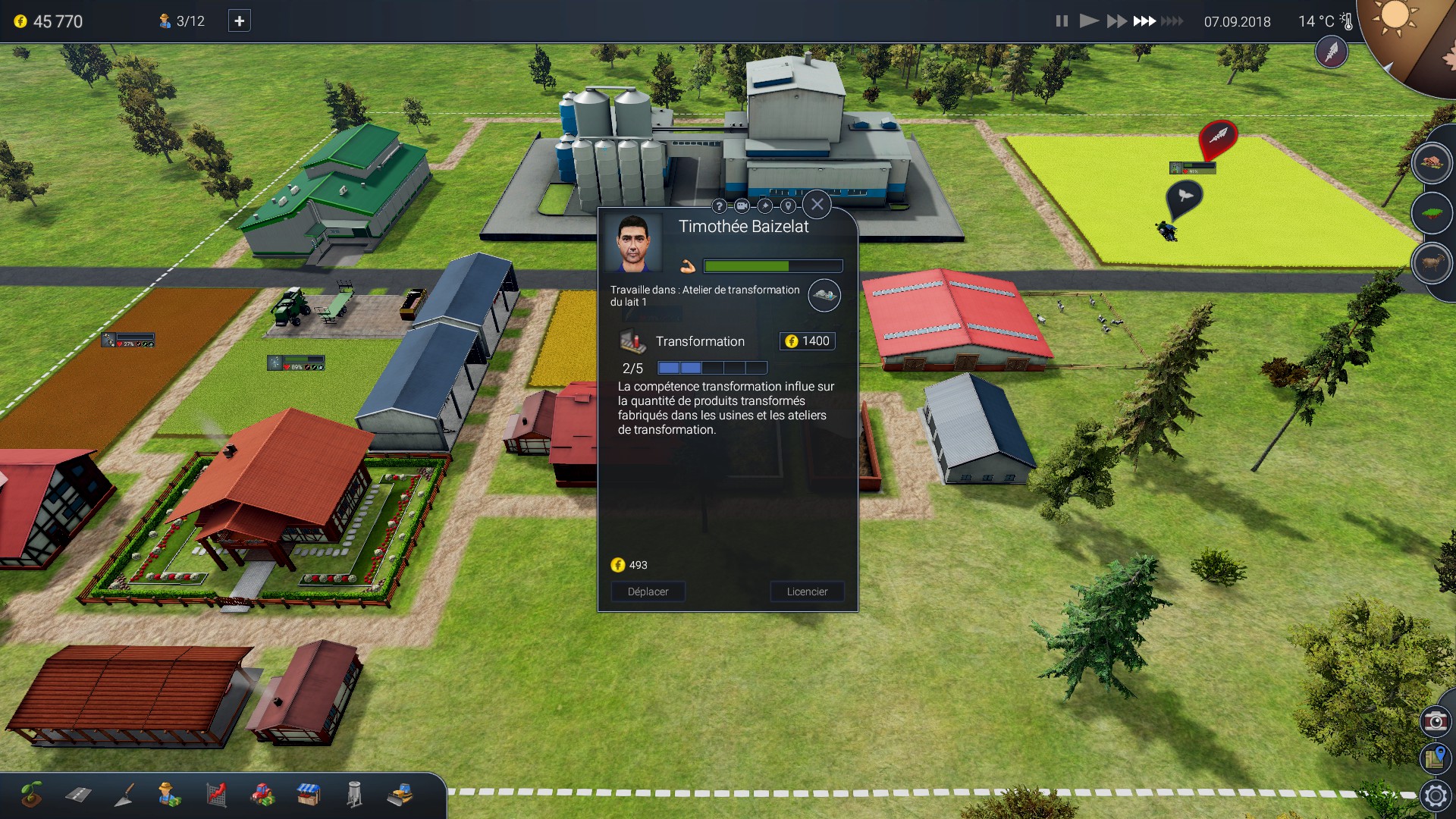
Task: Go to the milk processing workshop building icon
Action: (824, 295)
